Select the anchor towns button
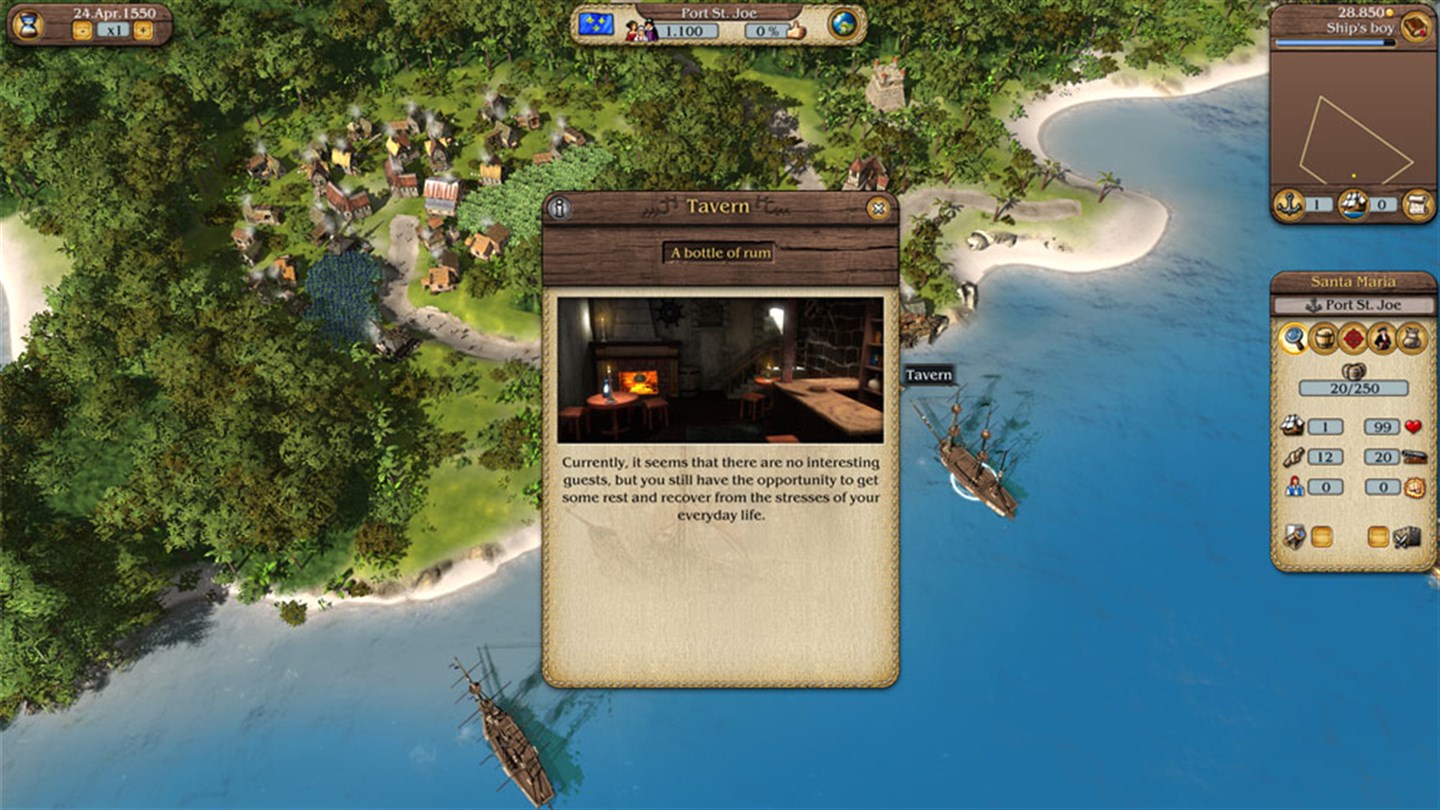Viewport: 1440px width, 810px height. click(1289, 204)
